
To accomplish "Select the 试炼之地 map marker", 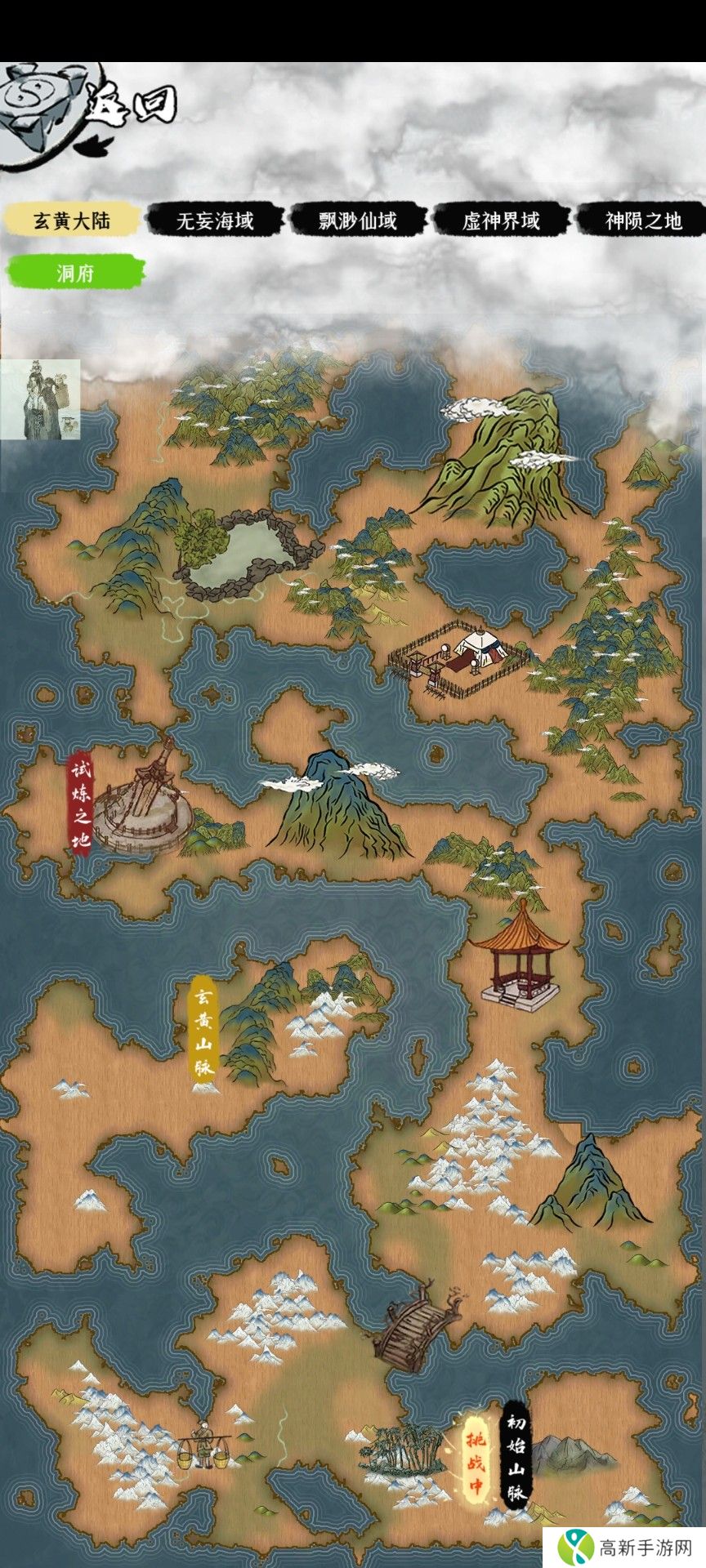I will pos(80,806).
